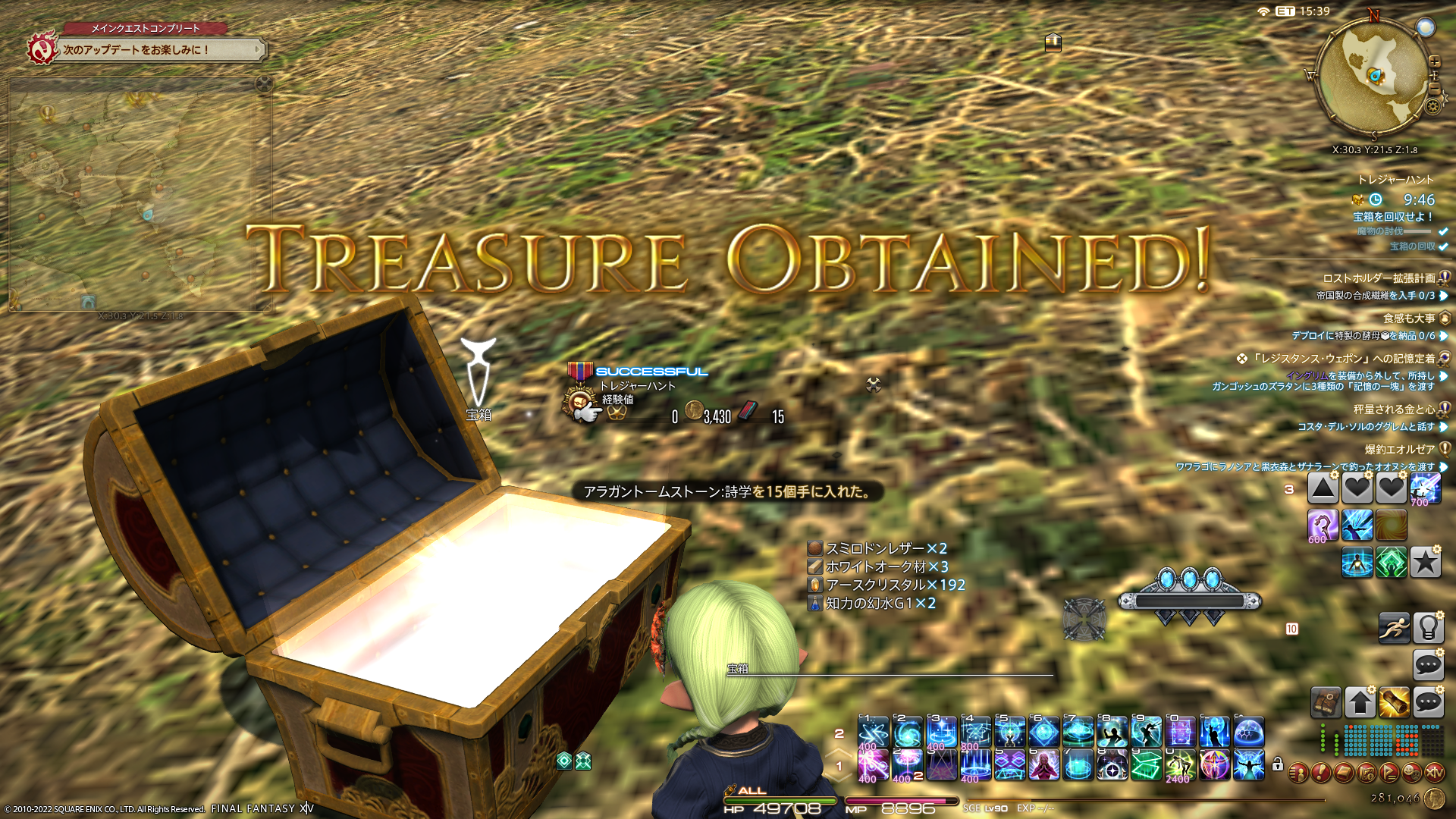Use the leather gloves item icon
Screen dimensions: 1456x819
point(1326,702)
